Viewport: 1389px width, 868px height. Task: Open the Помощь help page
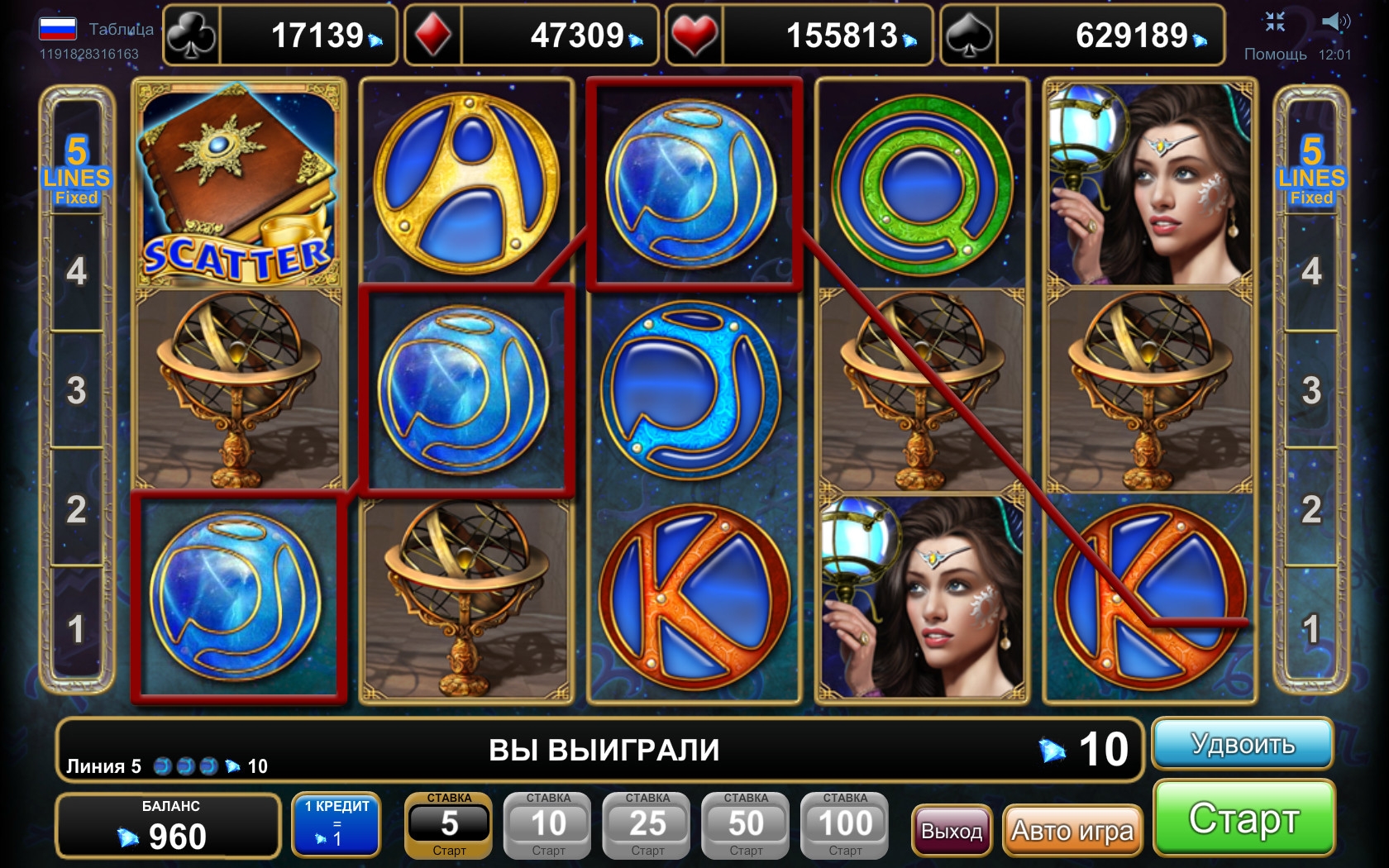click(1275, 55)
